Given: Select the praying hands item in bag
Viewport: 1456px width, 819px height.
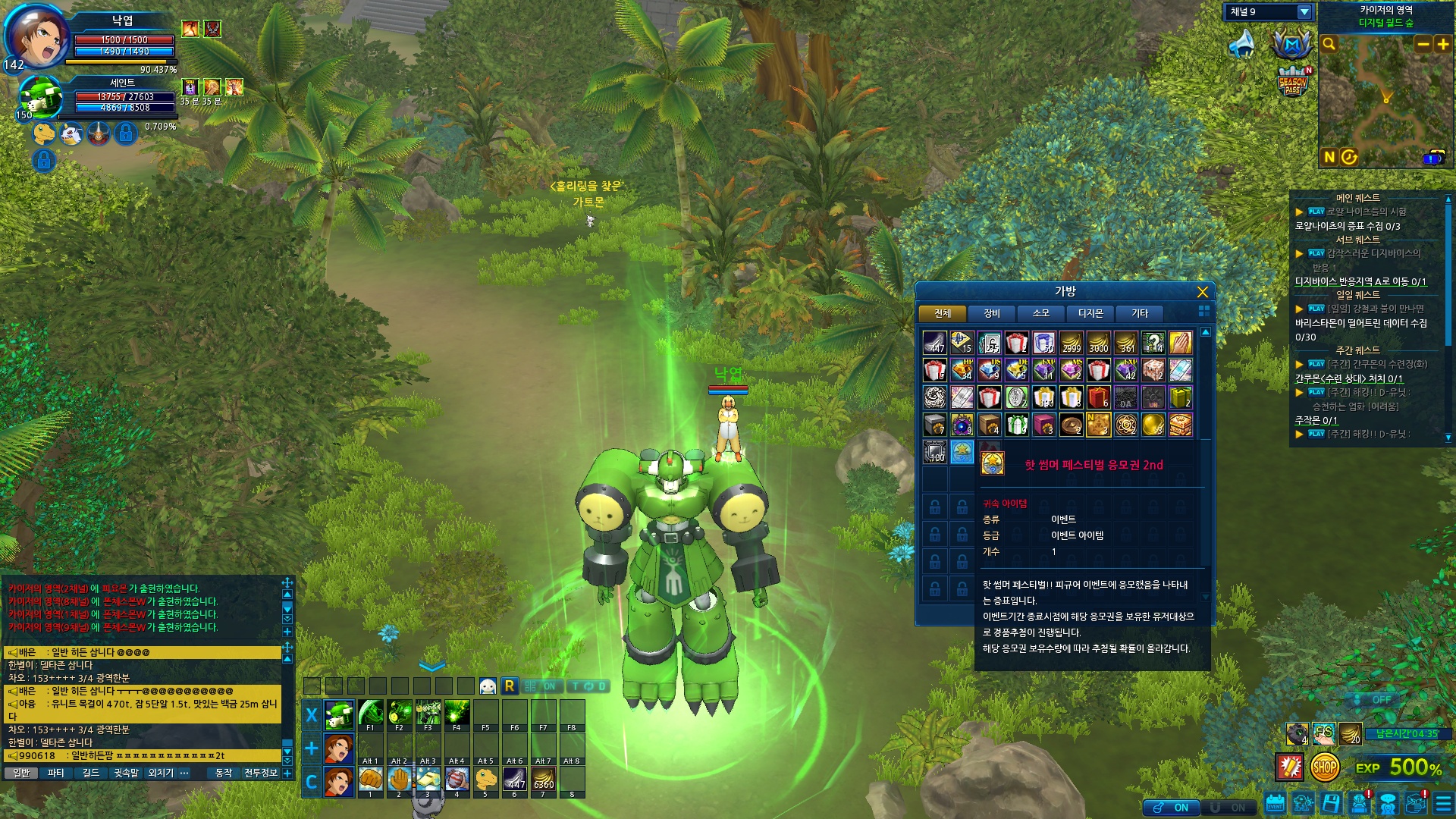Looking at the screenshot, I should 1180,344.
